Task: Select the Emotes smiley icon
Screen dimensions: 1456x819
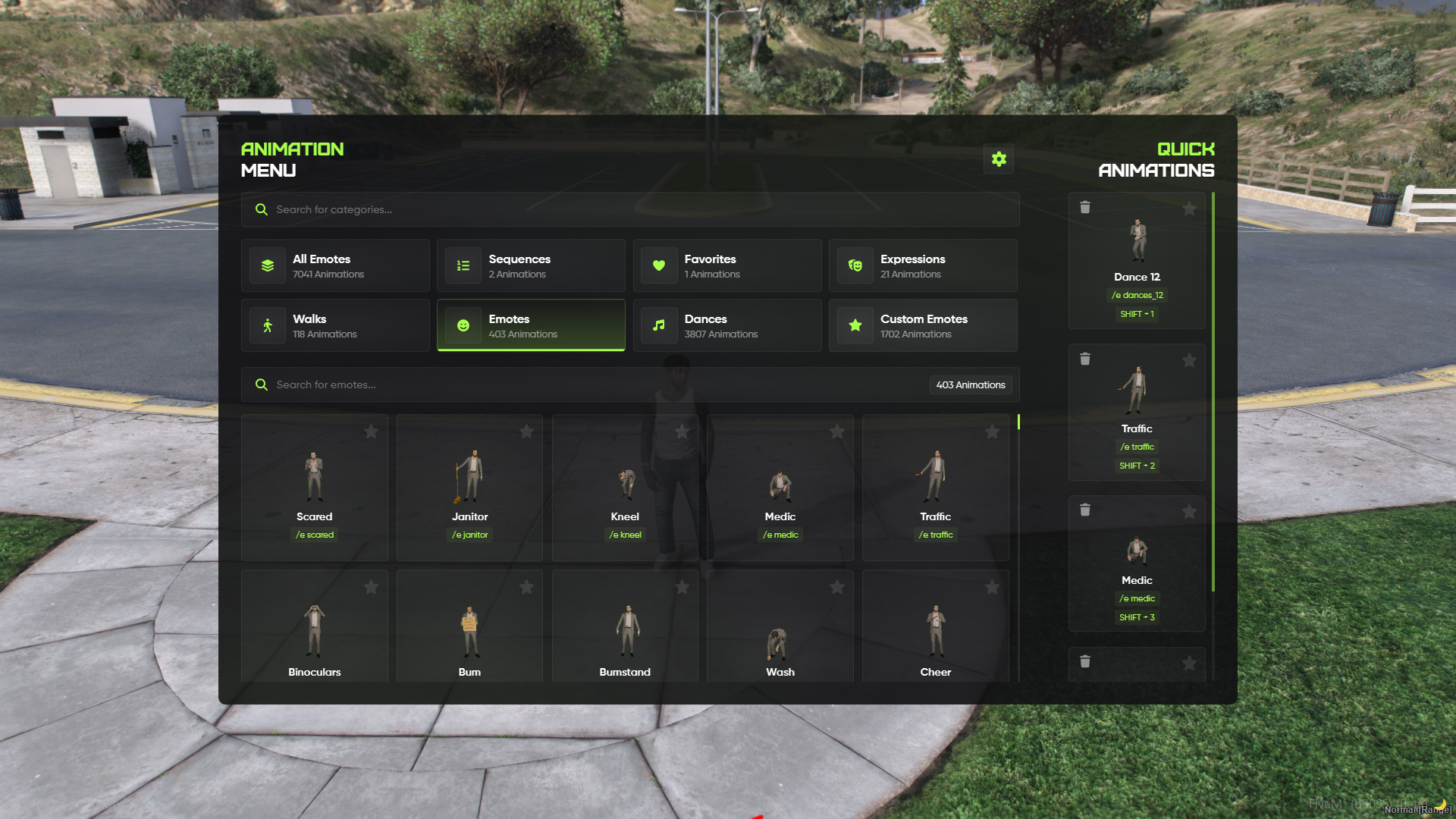Action: click(463, 325)
